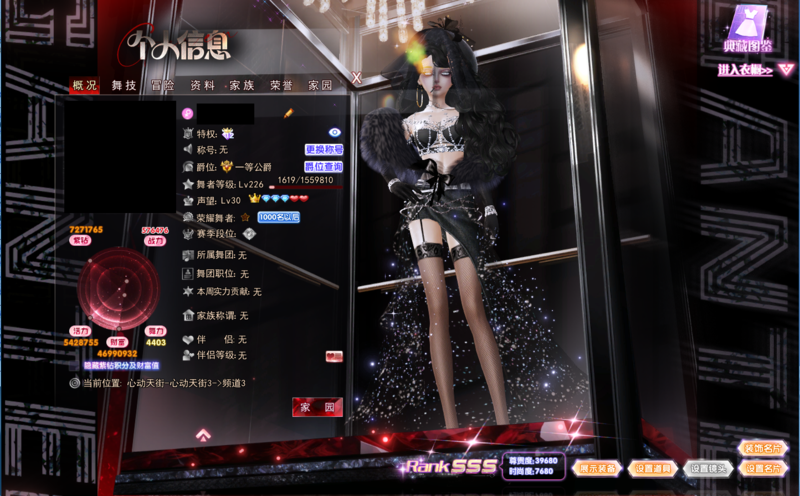Open the 家园 tab
The width and height of the screenshot is (800, 496).
(x=320, y=86)
